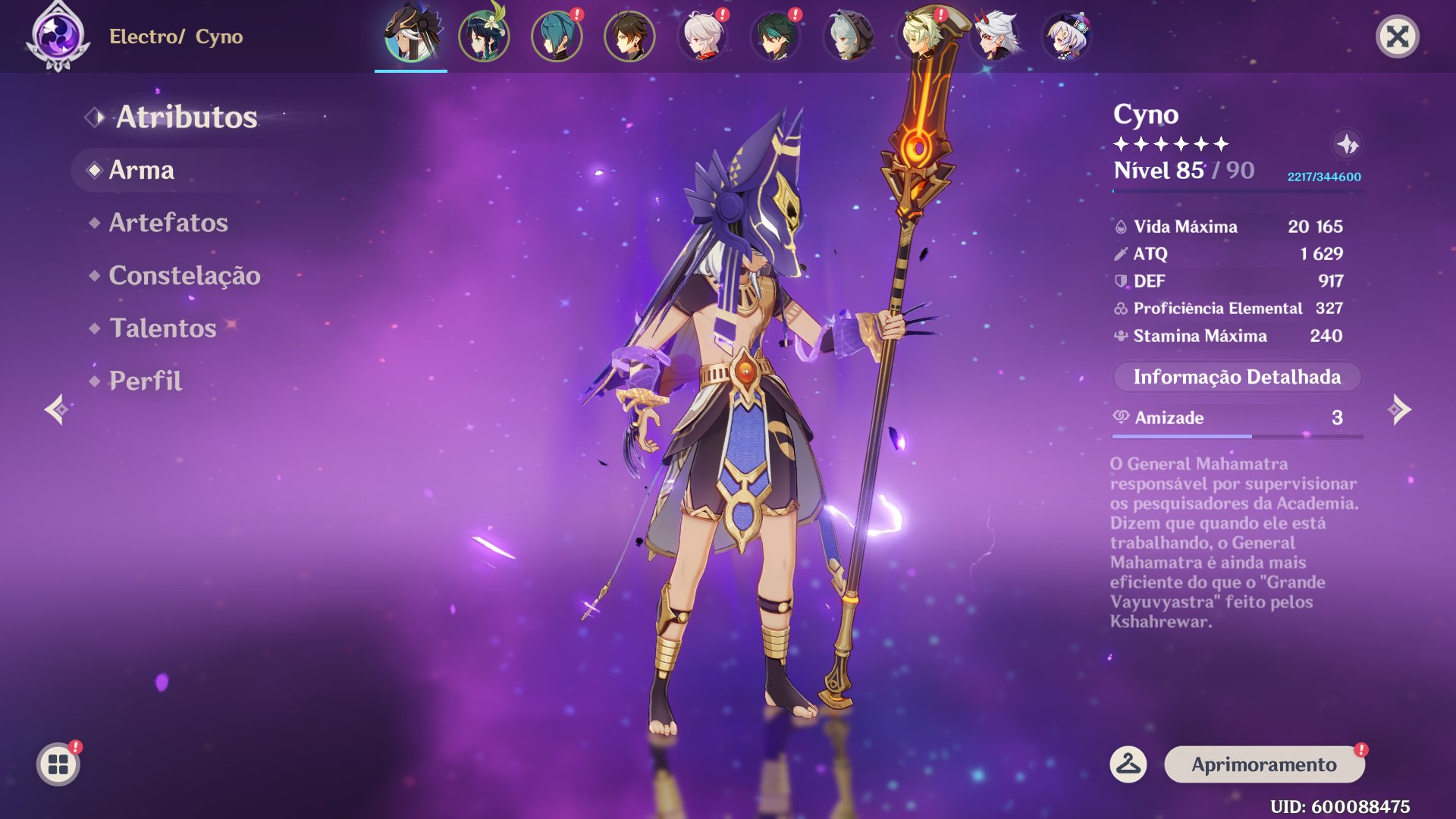Select the Itto portrait with red alert
1456x819 pixels.
click(992, 34)
